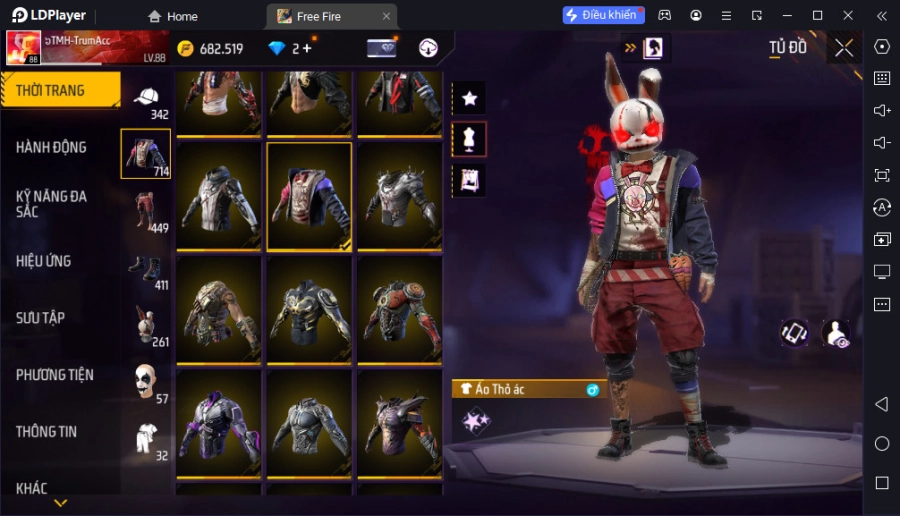Screen dimensions: 900x516
Task: Switch to the HÀNH ĐỘNG category
Action: (52, 147)
